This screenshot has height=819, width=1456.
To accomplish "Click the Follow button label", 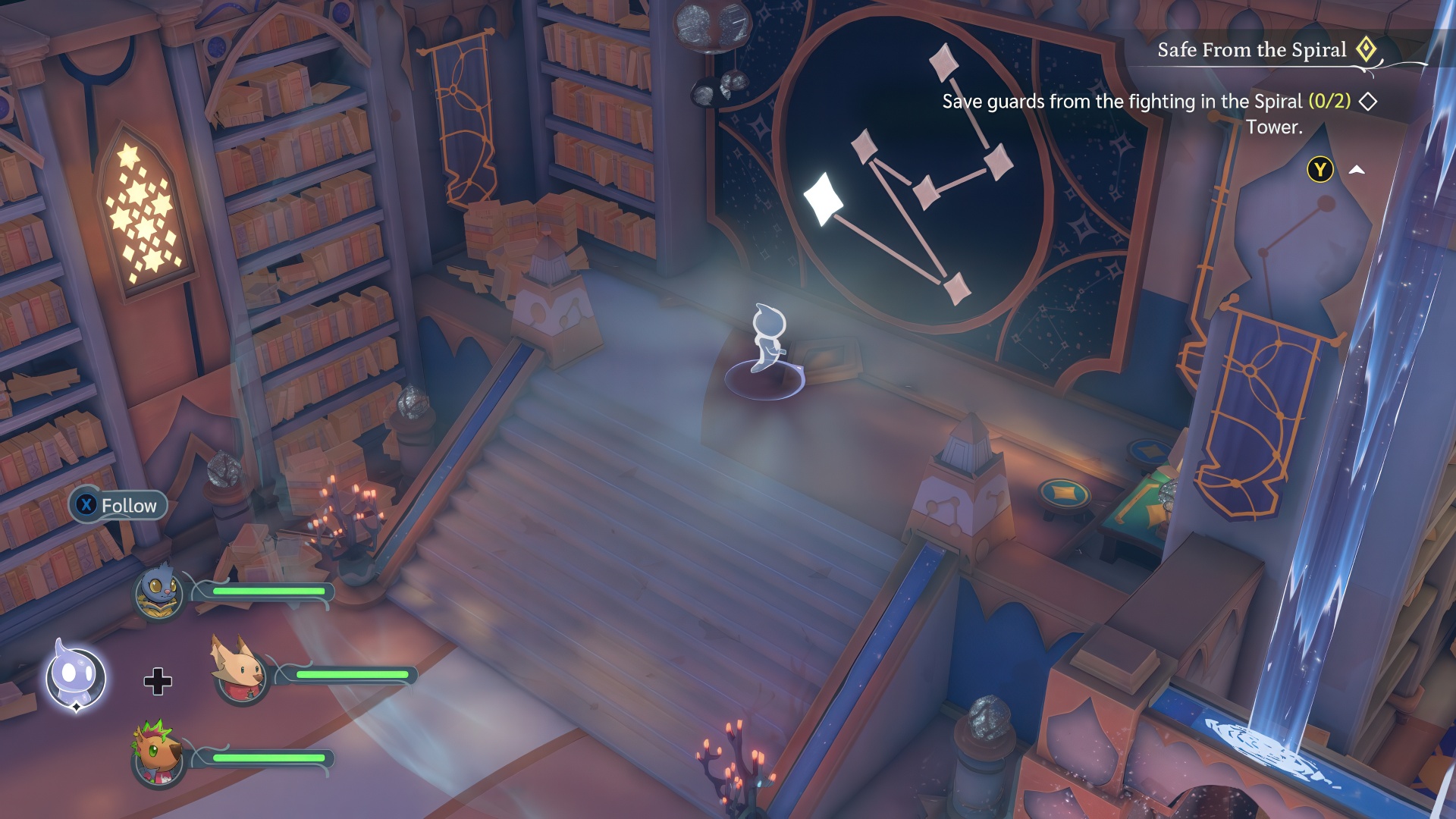I will tap(129, 505).
